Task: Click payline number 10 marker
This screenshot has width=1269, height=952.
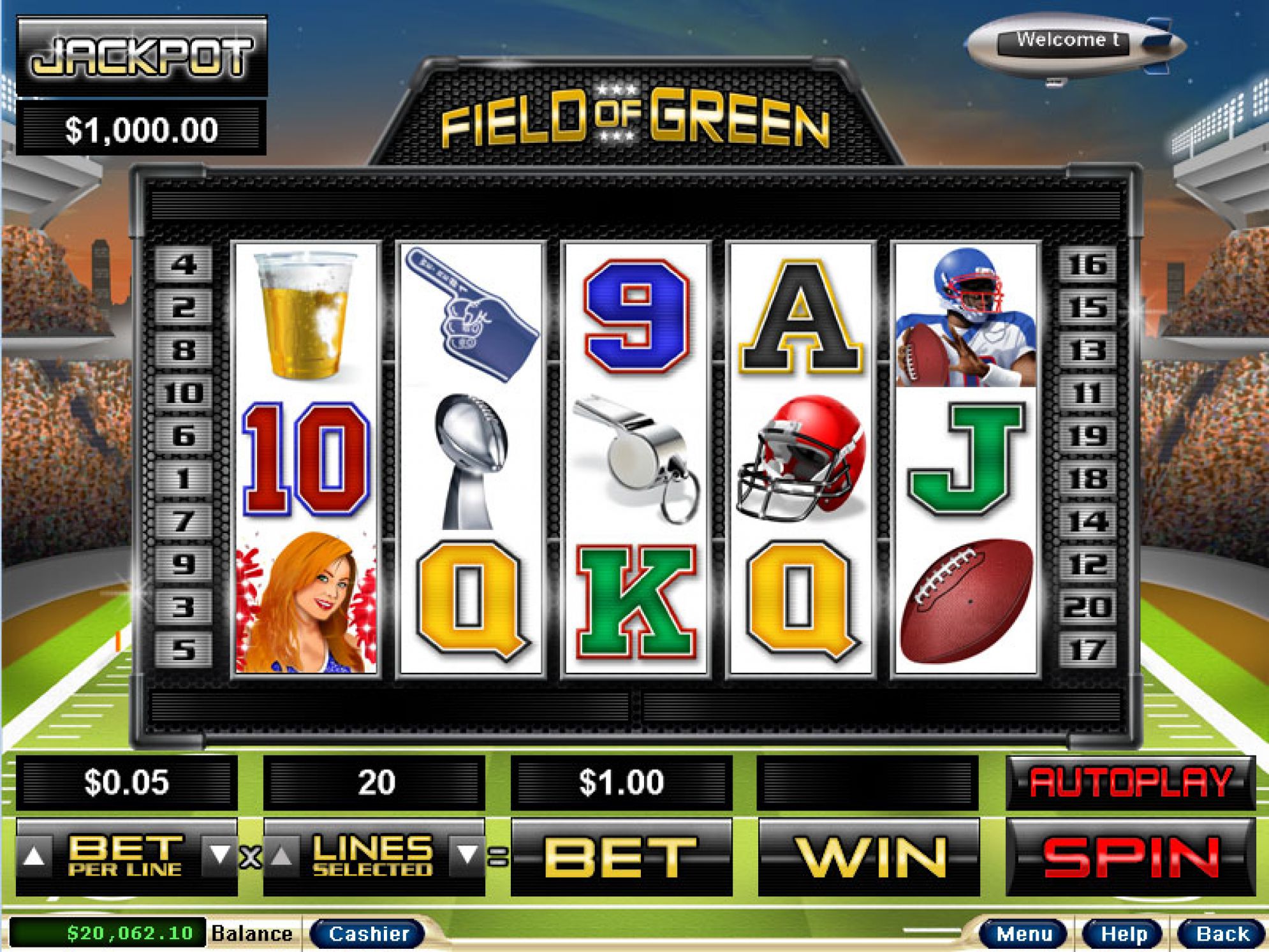Action: tap(184, 393)
